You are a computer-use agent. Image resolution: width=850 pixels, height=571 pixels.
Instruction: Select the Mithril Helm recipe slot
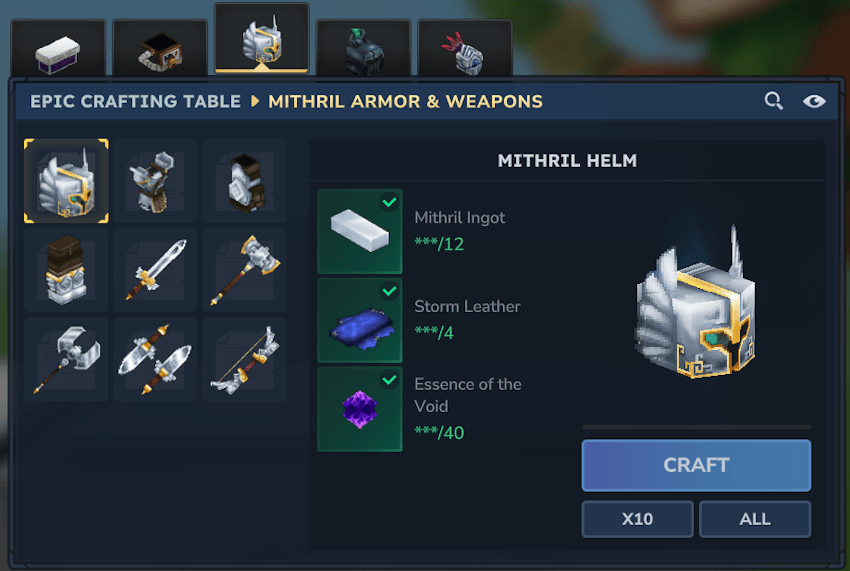[66, 181]
